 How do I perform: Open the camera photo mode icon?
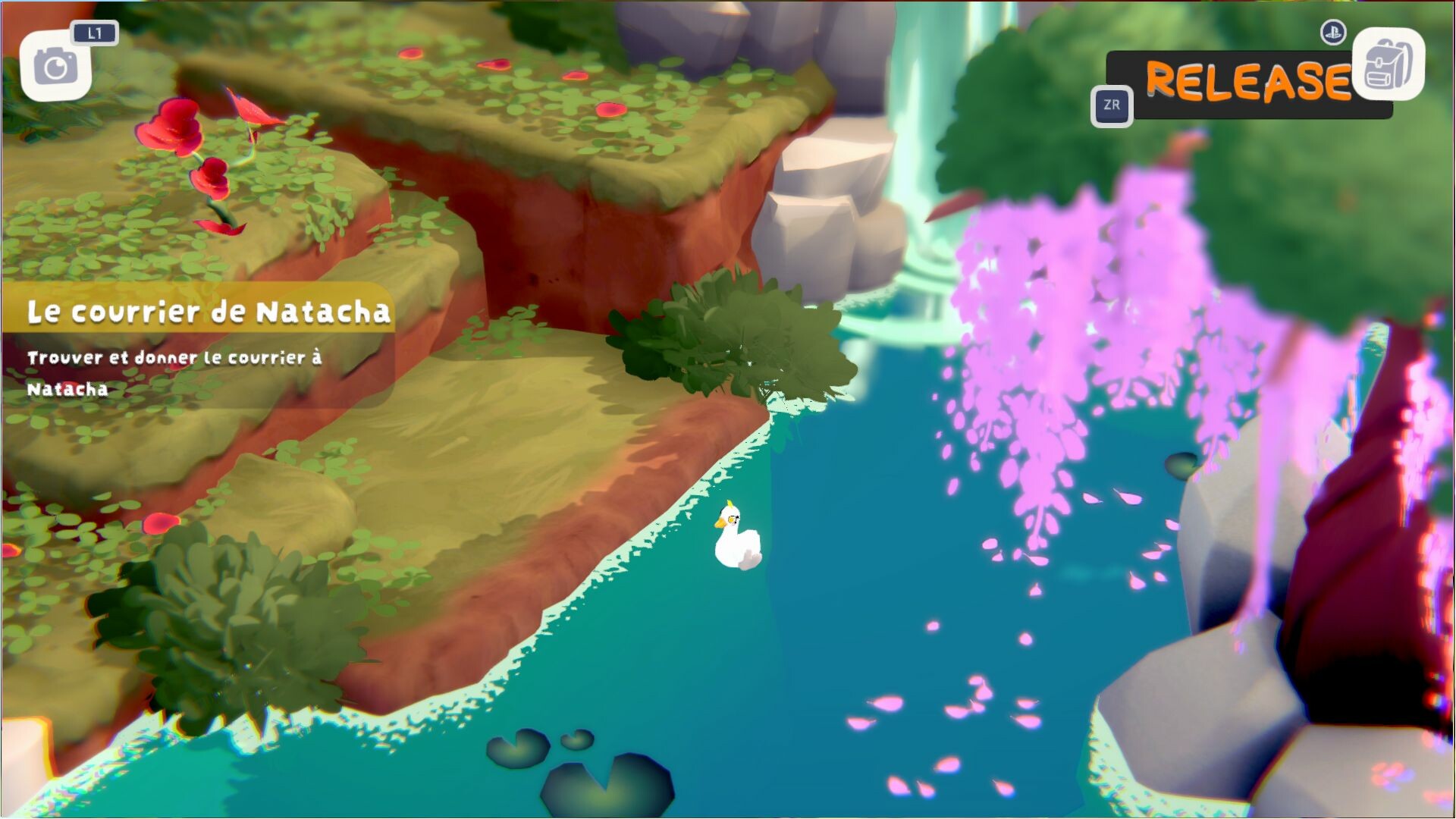tap(55, 67)
